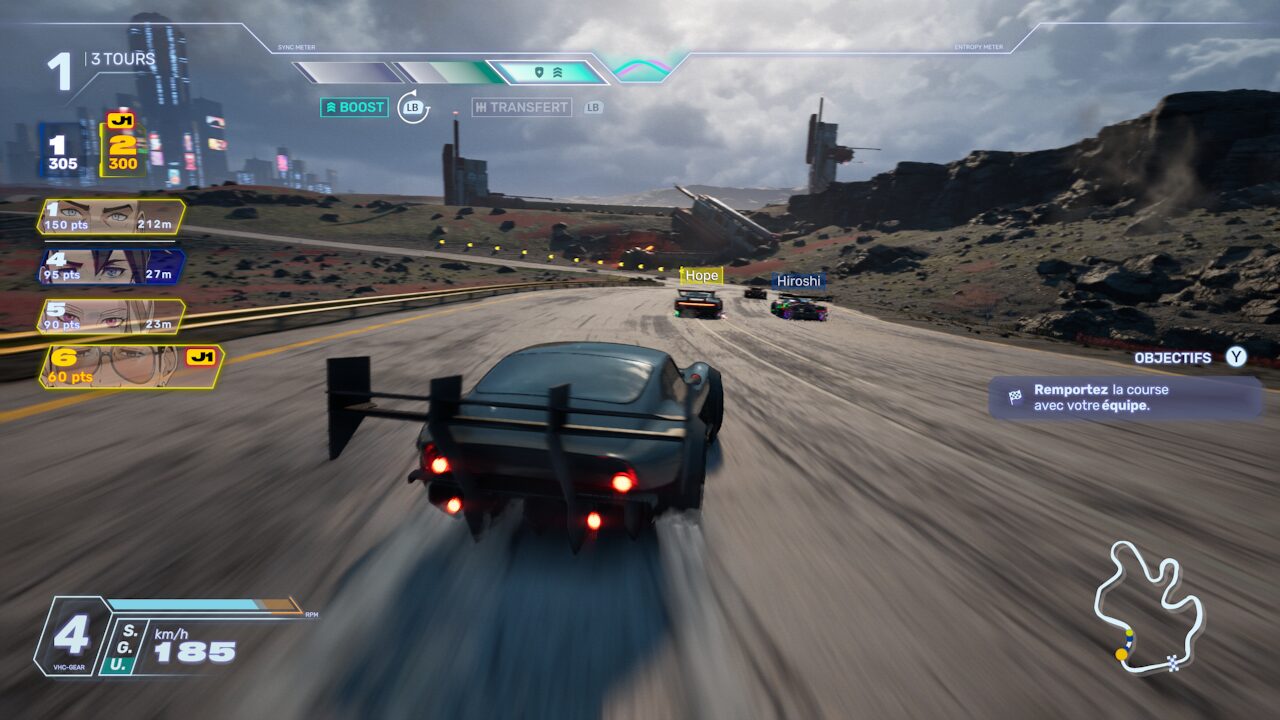Viewport: 1280px width, 720px height.
Task: Select the 90 pts fifth-place racer card
Action: 111,317
